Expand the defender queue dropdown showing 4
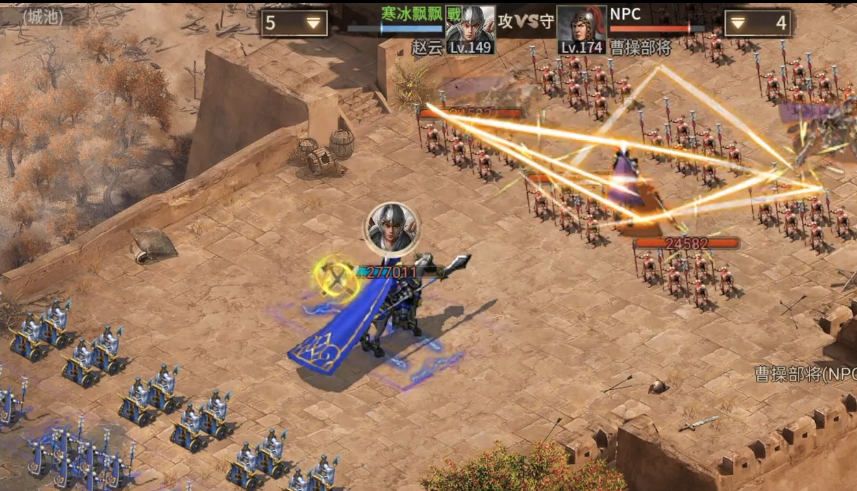857x491 pixels. click(x=757, y=22)
